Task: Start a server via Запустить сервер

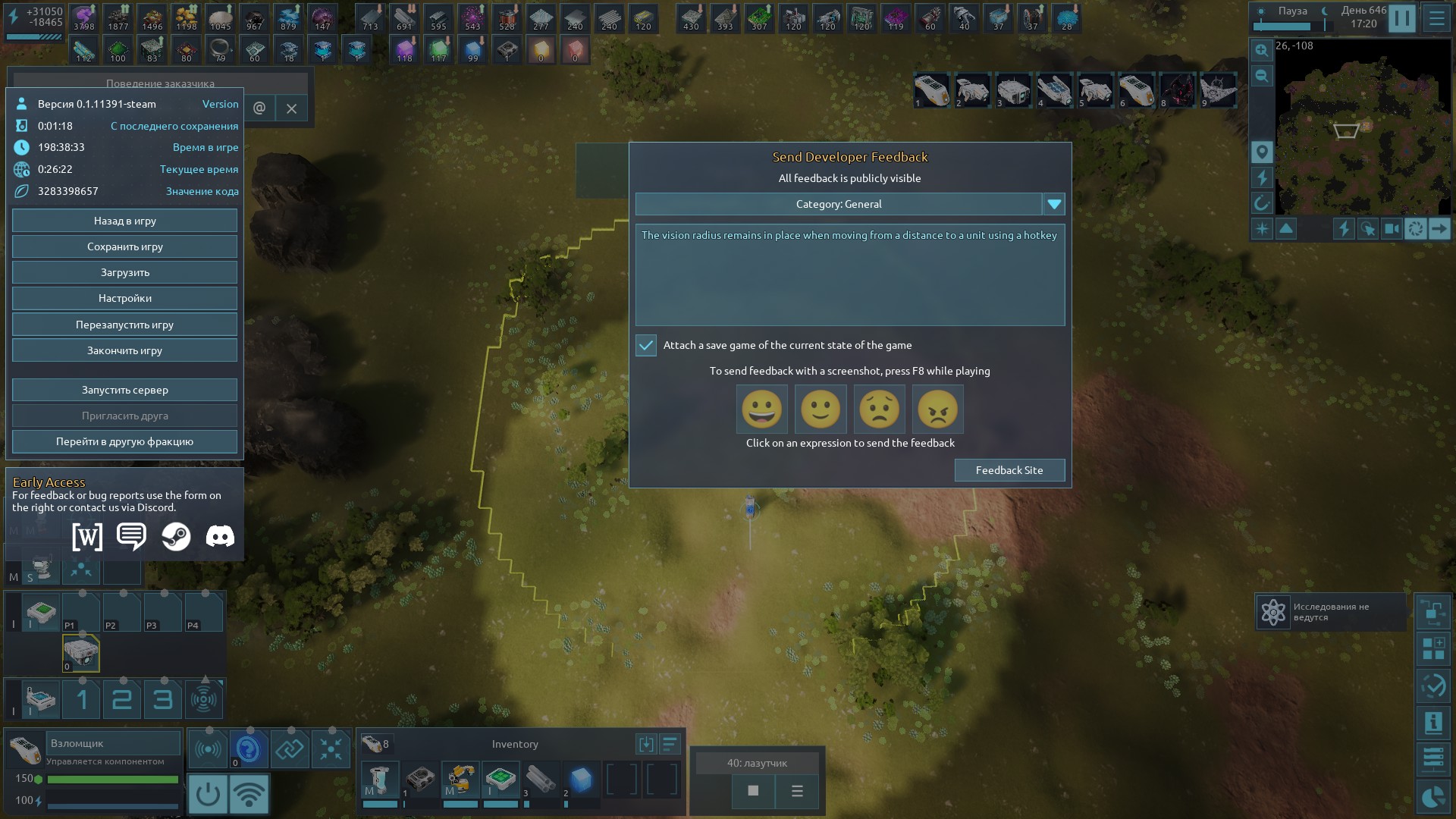Action: [124, 390]
